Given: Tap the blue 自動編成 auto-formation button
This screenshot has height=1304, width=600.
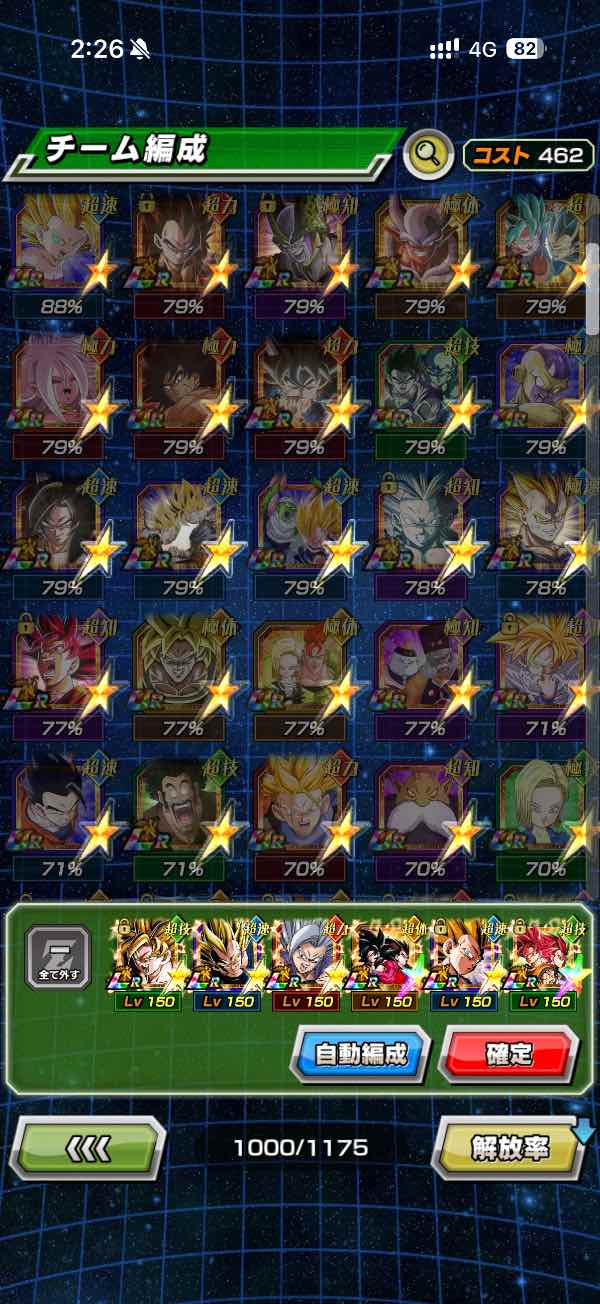Looking at the screenshot, I should coord(360,1053).
